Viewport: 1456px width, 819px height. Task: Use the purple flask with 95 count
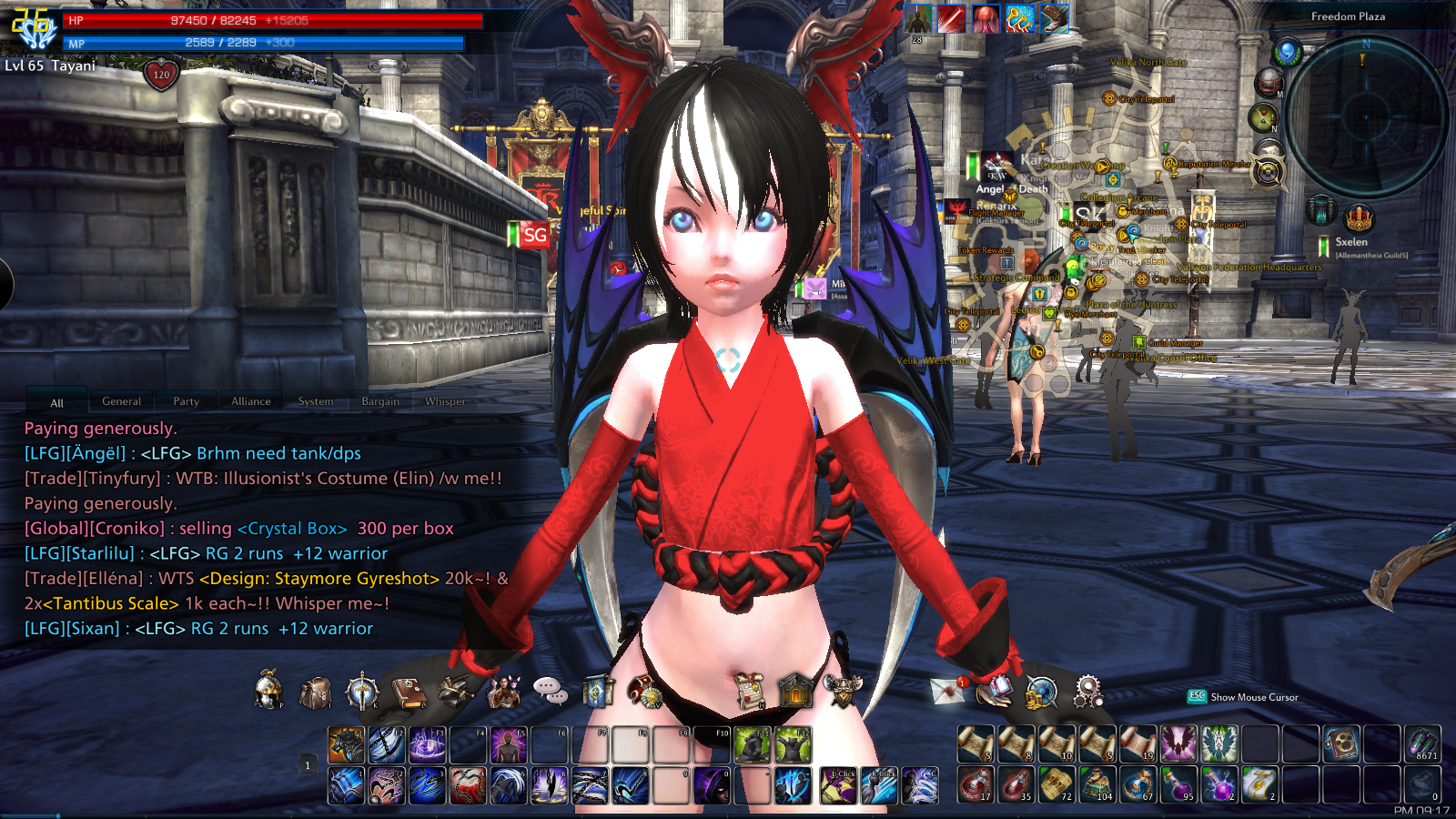tap(1178, 784)
